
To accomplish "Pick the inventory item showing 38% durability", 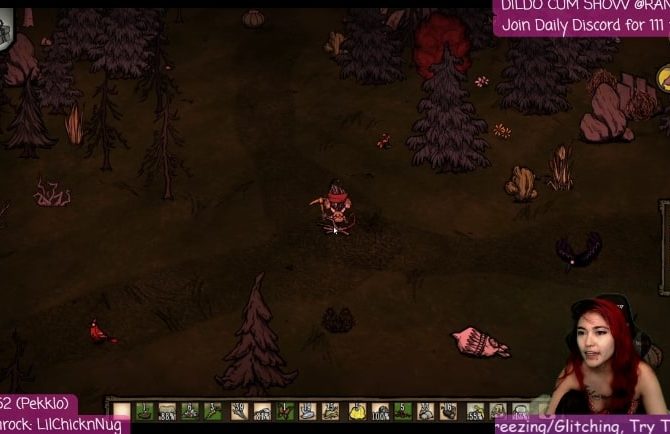I will pos(166,410).
